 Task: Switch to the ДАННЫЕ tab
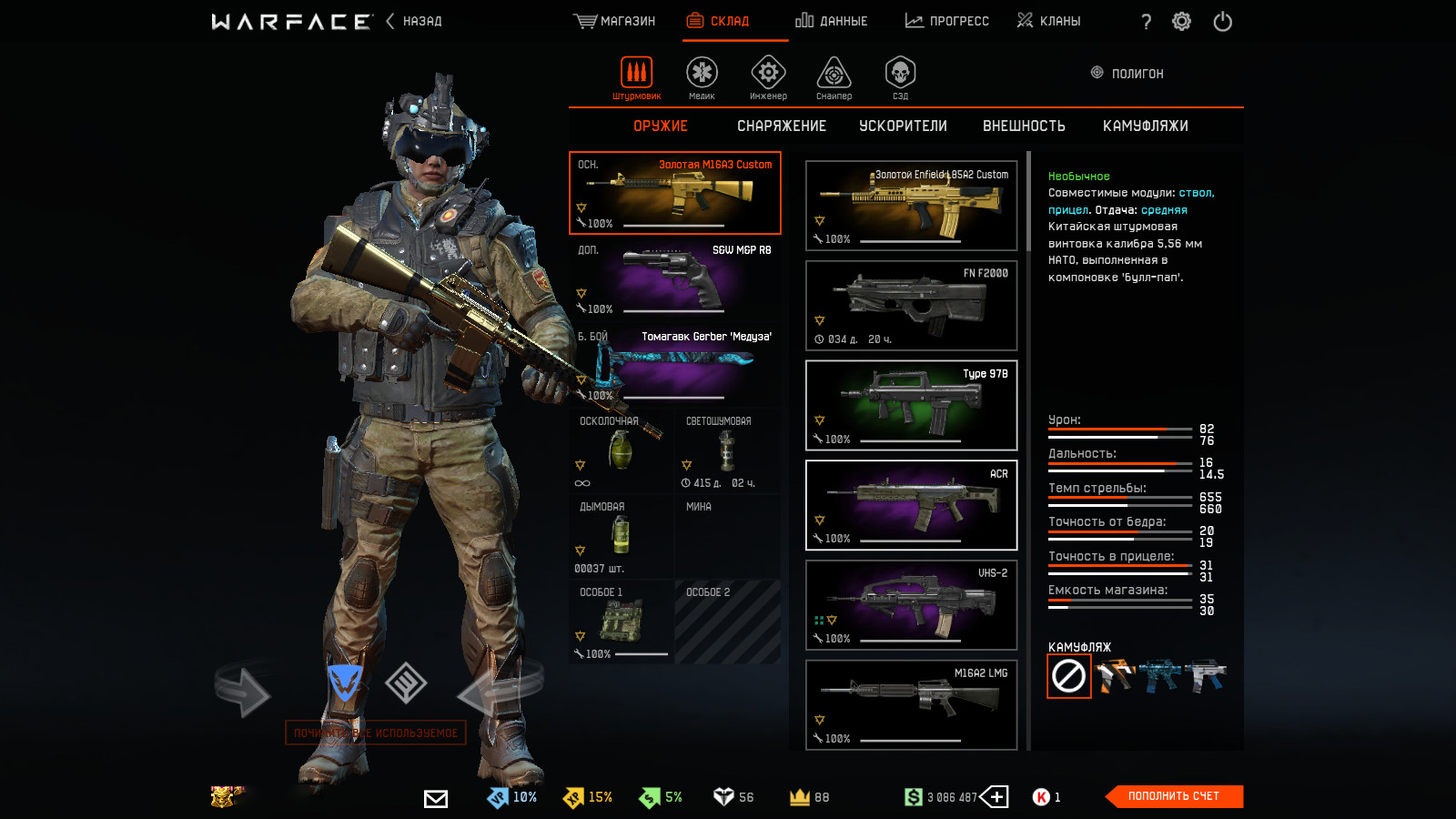(x=831, y=21)
